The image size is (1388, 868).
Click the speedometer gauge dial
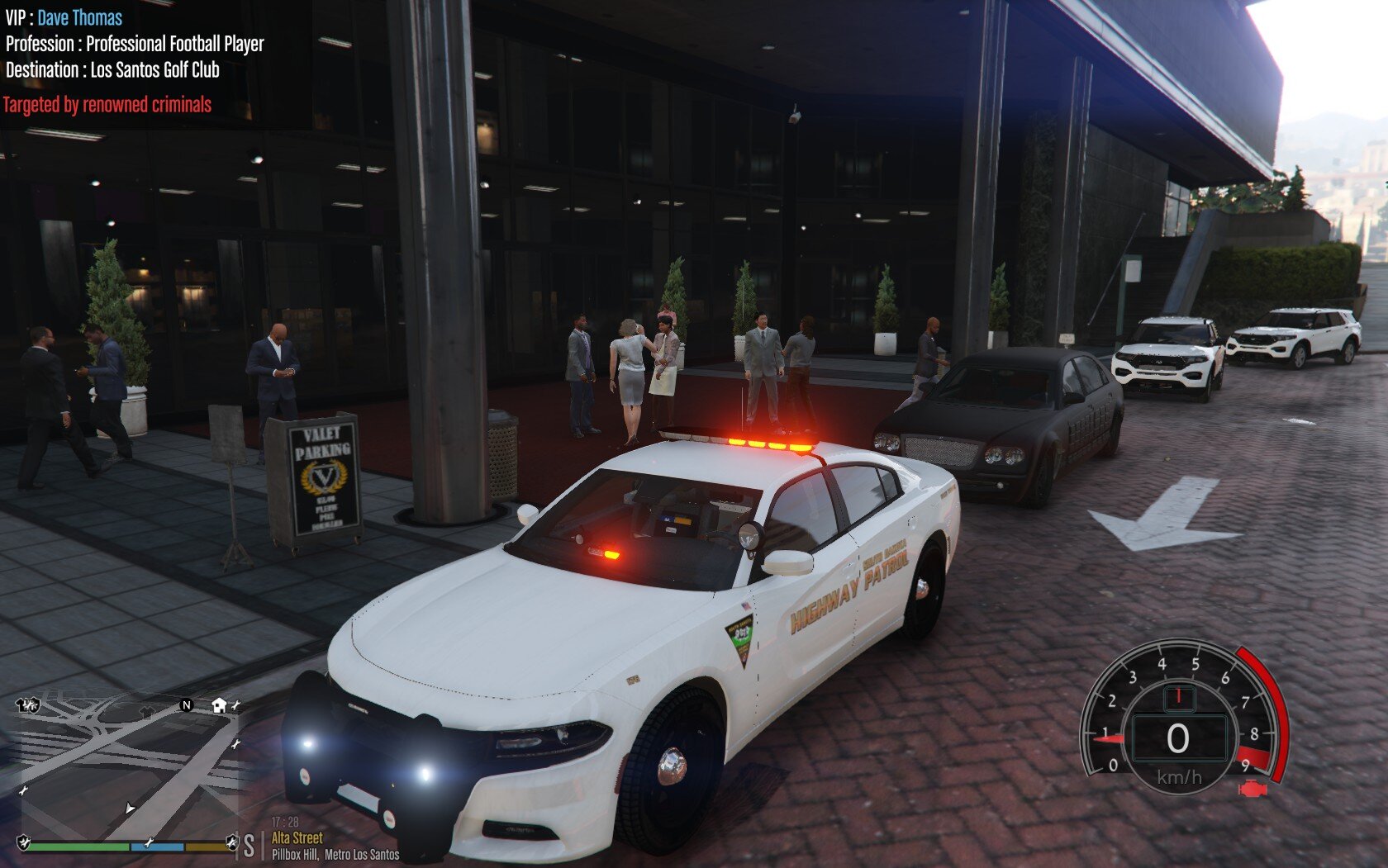click(x=1178, y=725)
